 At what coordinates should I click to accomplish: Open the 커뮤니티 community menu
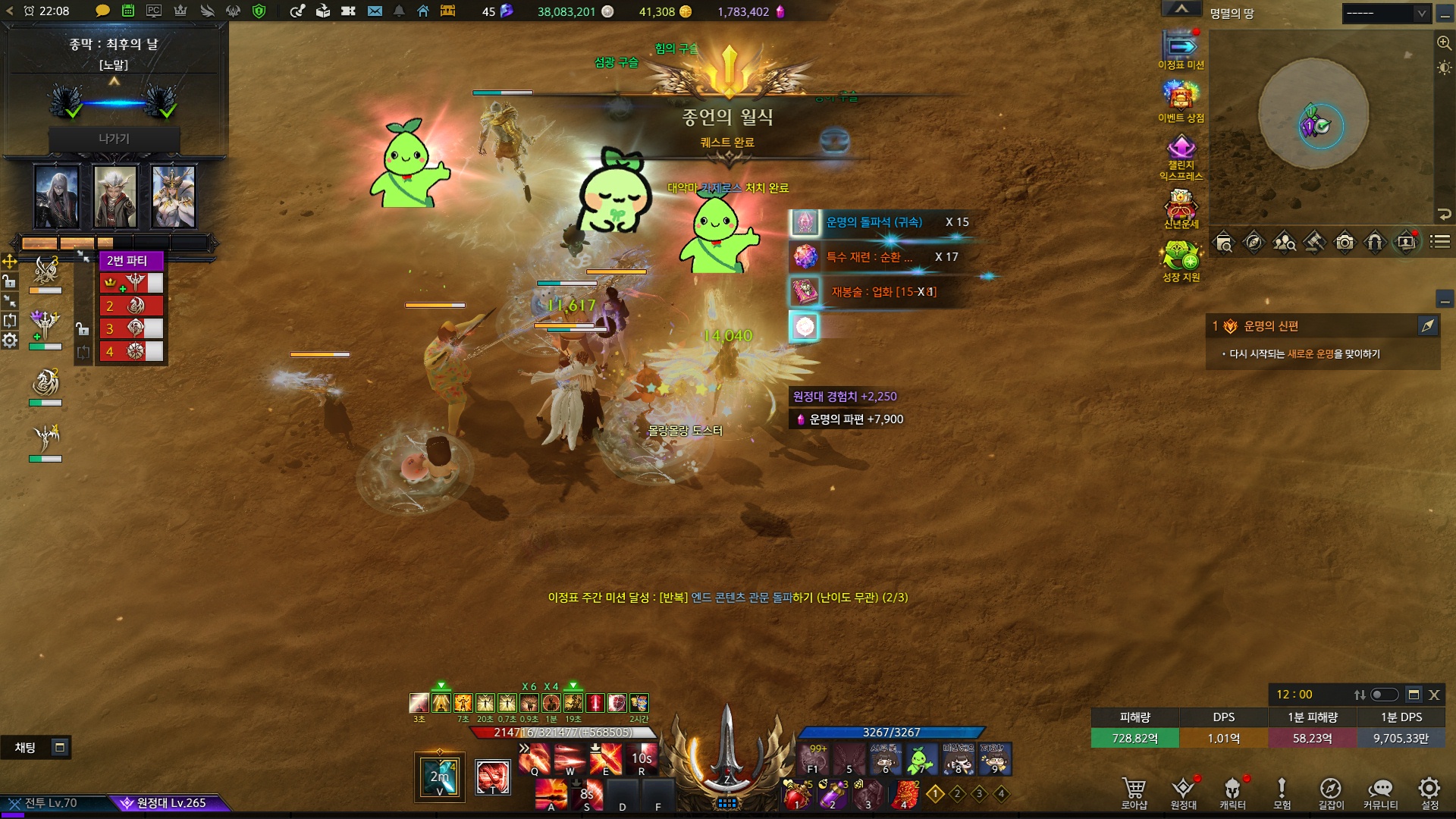[x=1380, y=792]
